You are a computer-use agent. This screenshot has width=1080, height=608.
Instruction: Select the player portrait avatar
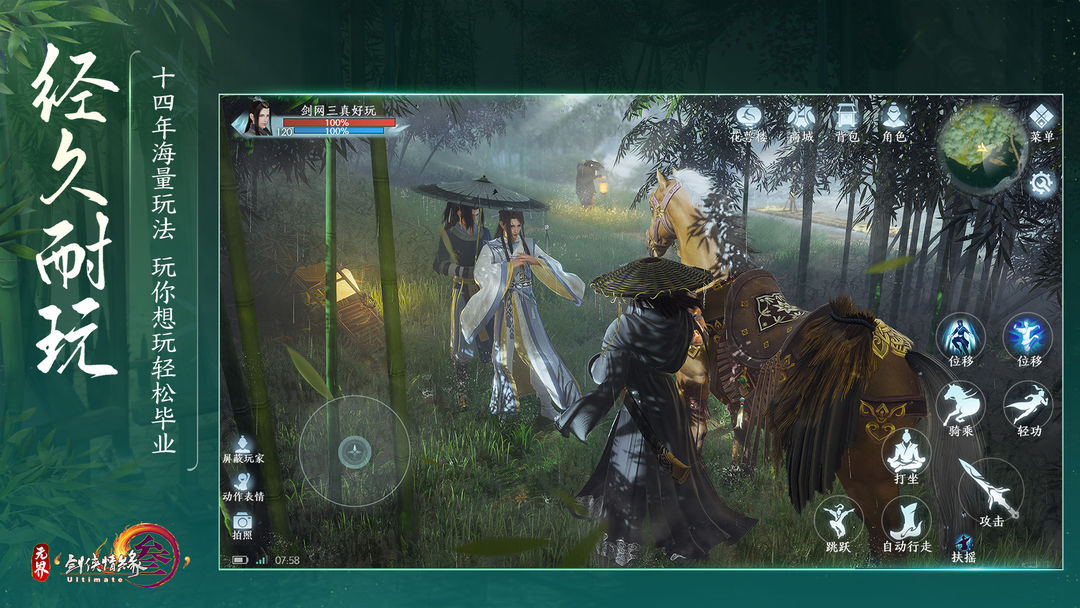(x=260, y=117)
